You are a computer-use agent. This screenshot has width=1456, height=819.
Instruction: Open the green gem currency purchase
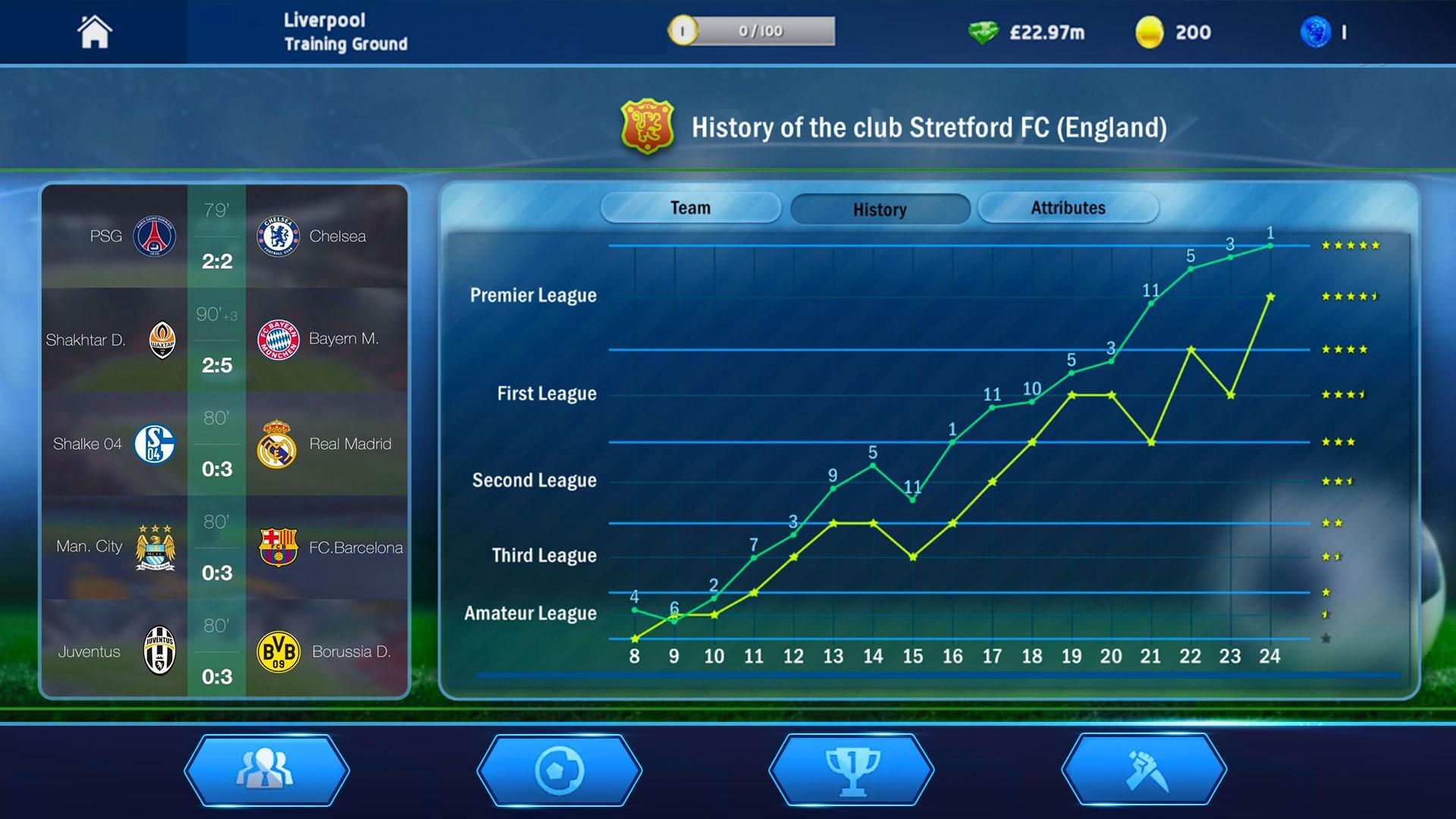pos(984,33)
